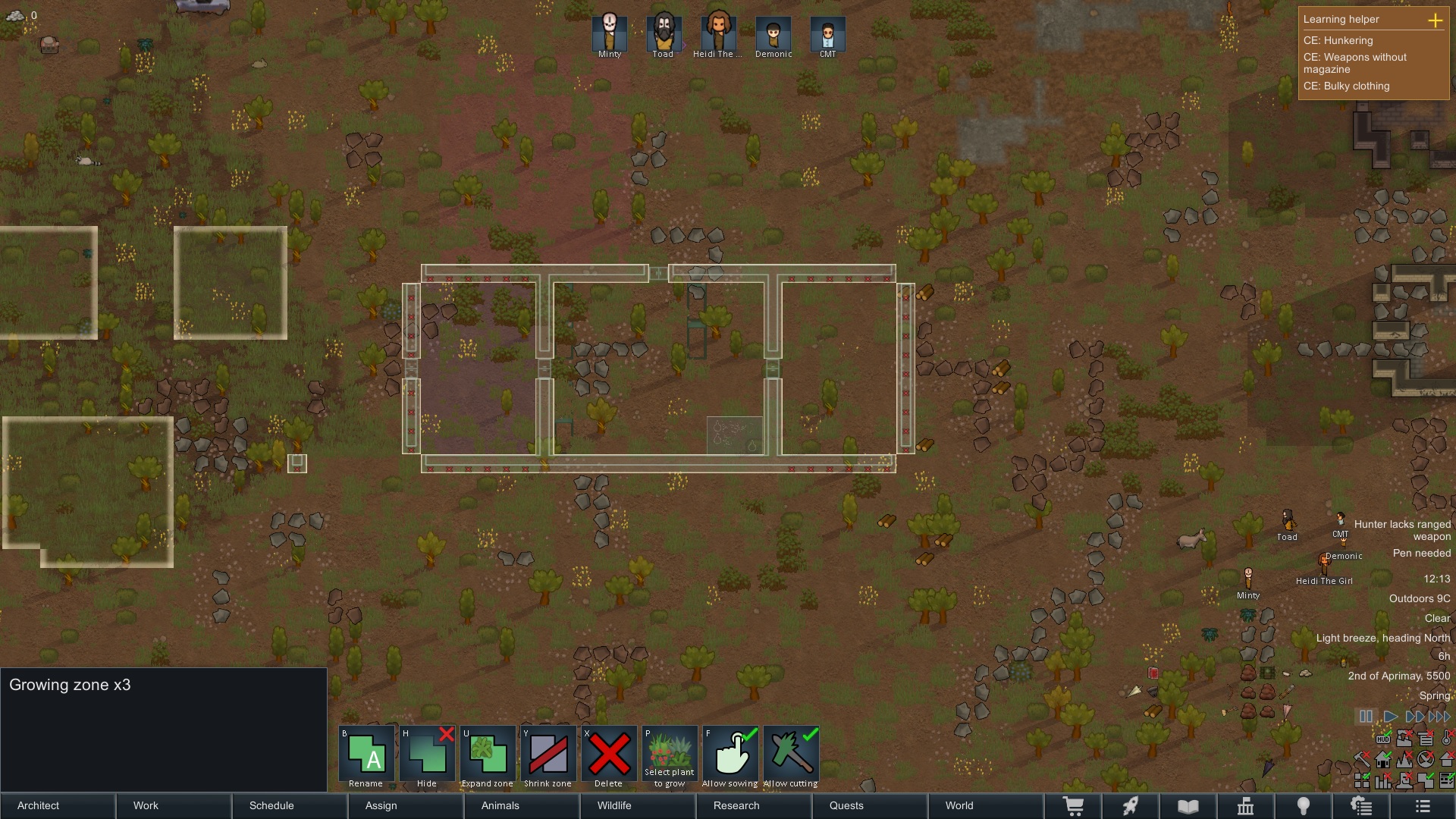Open Select plant to grow

point(670,757)
